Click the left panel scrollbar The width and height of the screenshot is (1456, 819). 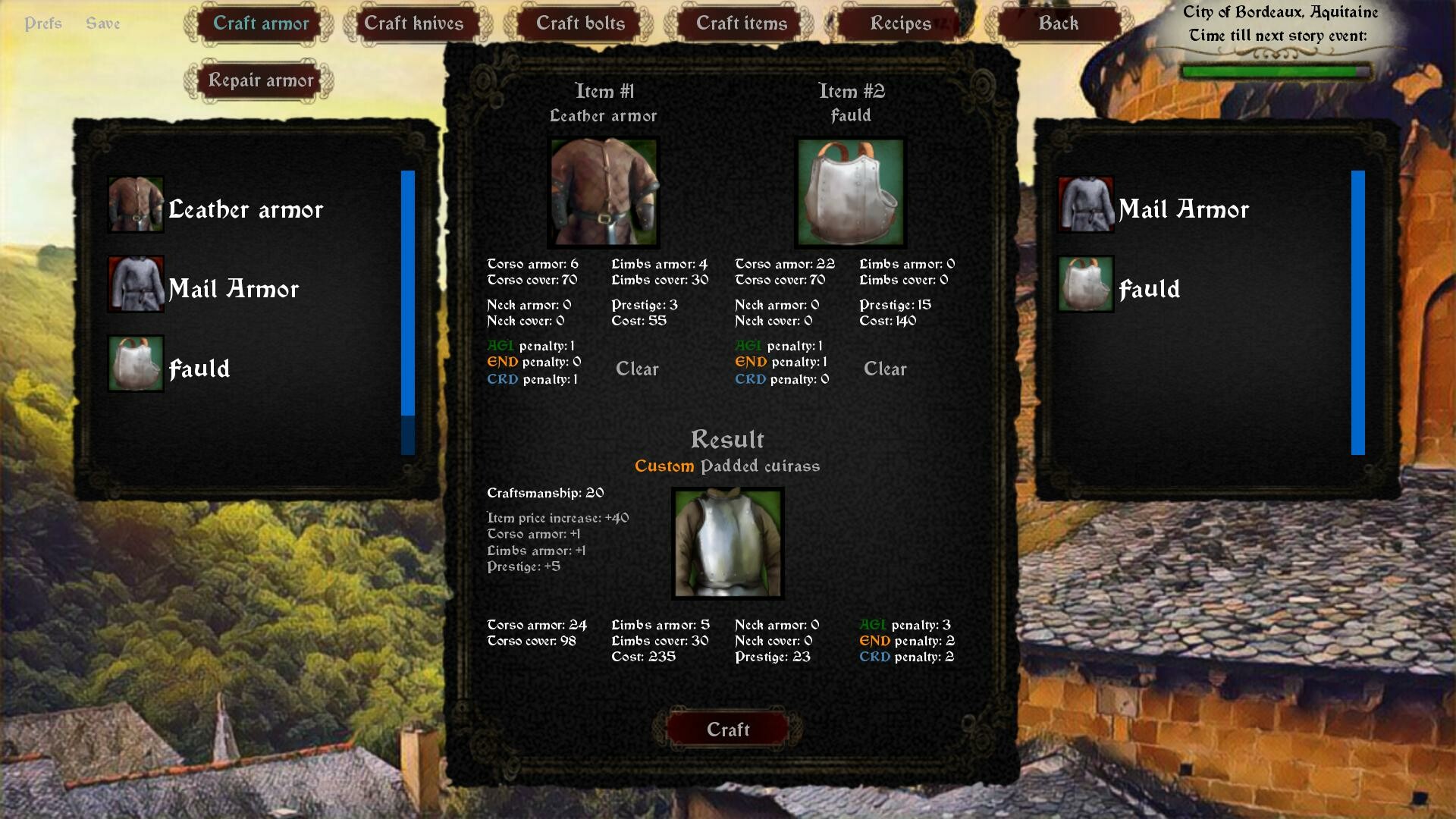tap(406, 296)
